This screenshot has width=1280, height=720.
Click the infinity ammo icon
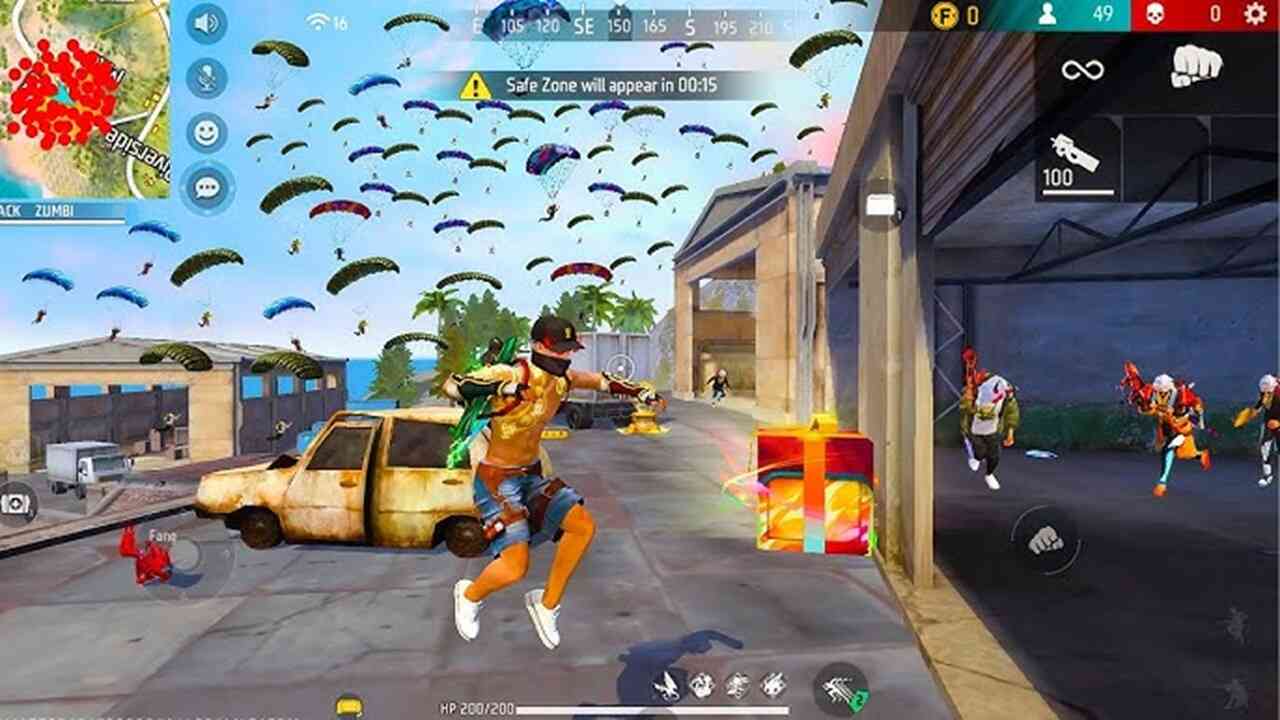click(x=1082, y=69)
